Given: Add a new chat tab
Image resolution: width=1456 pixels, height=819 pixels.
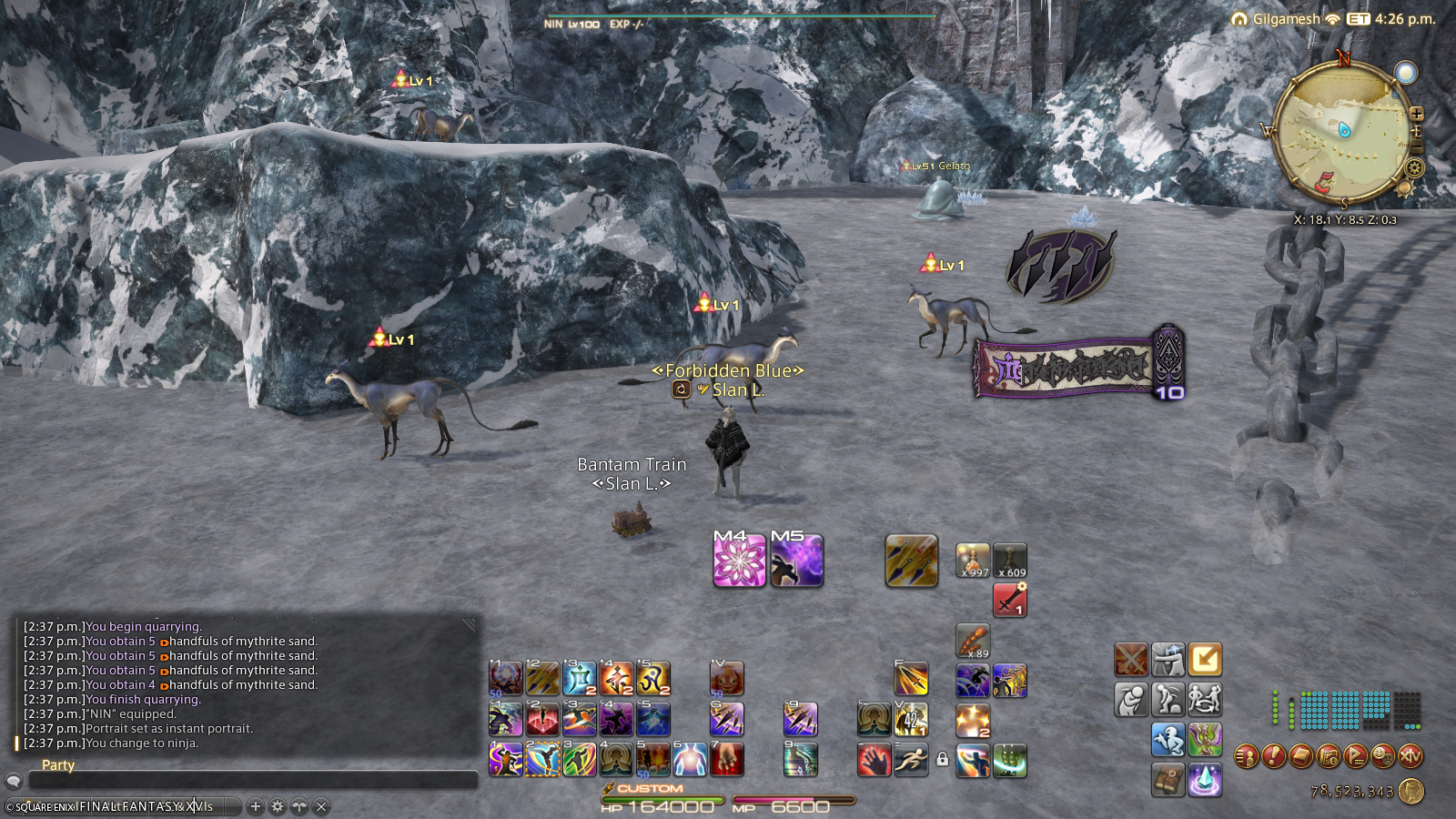Looking at the screenshot, I should pos(256,806).
